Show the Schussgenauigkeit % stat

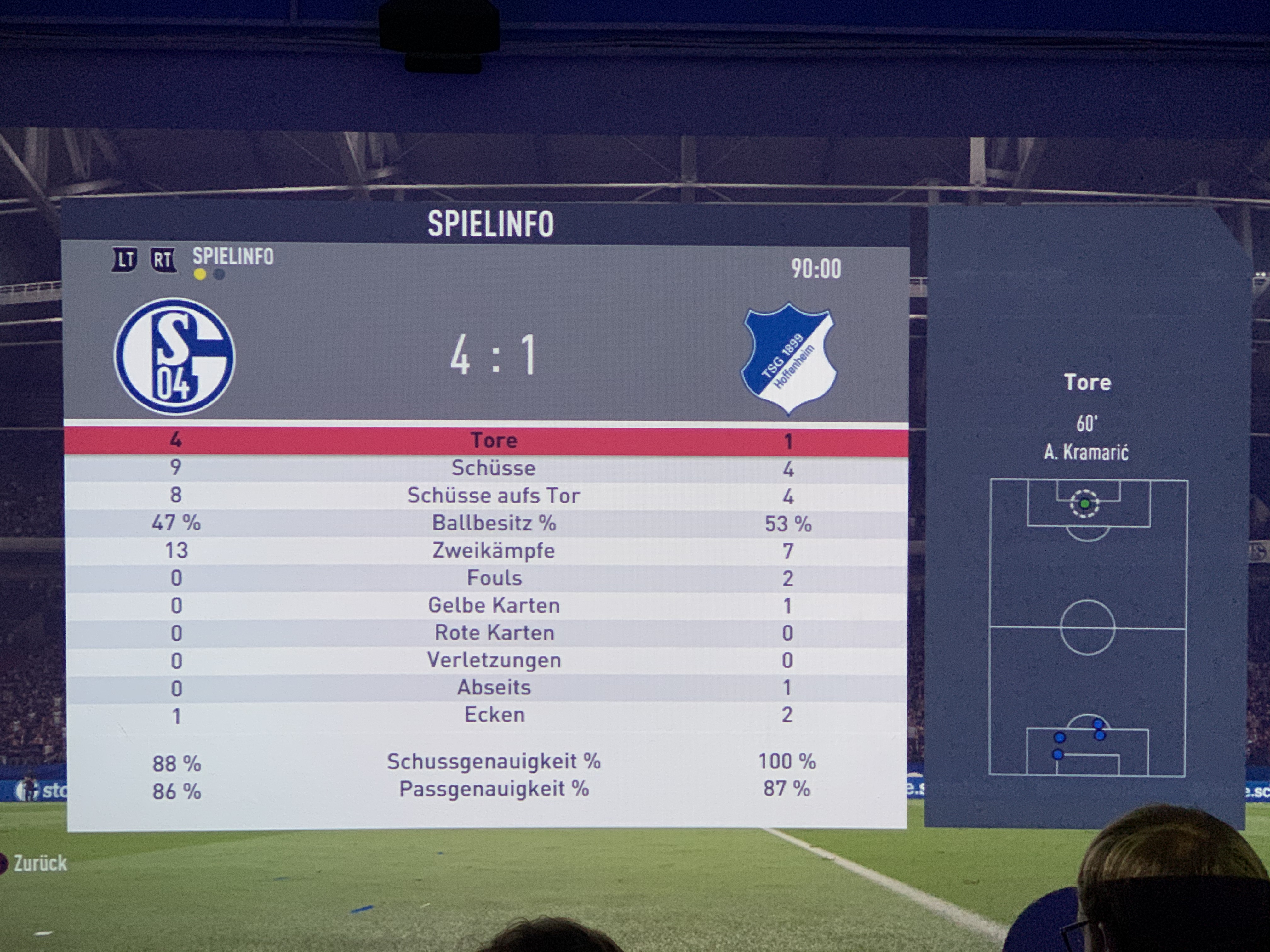(x=493, y=762)
